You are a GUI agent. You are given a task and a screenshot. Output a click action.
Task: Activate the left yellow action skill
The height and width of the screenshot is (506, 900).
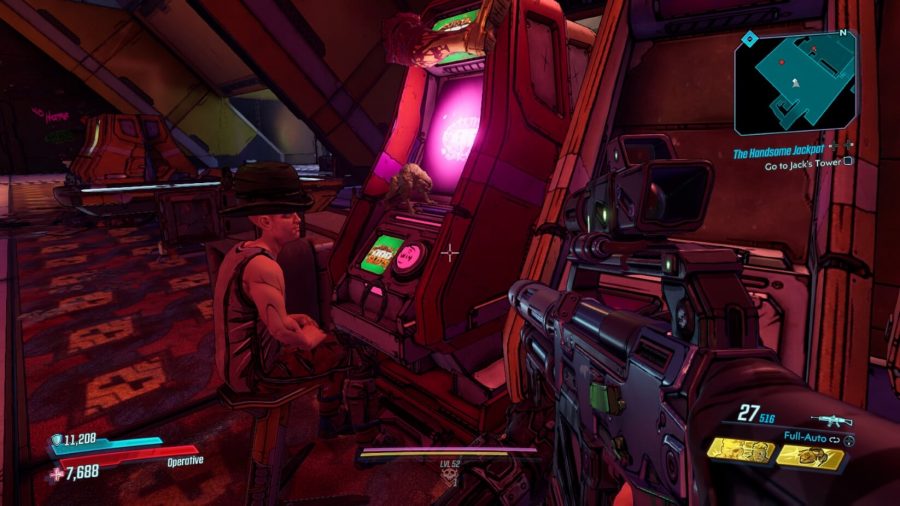pos(741,451)
